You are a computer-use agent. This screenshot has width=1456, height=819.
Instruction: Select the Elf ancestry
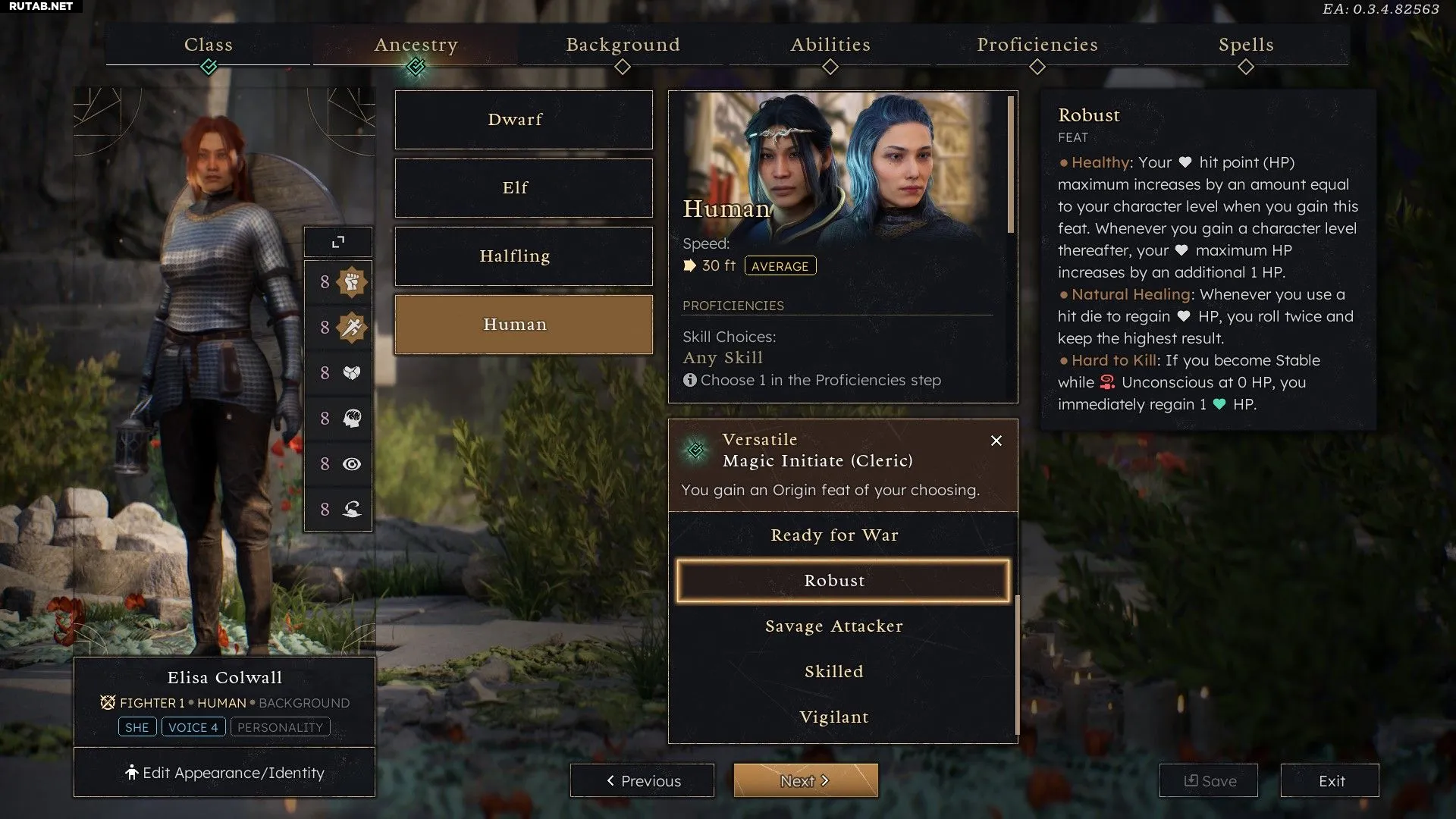(523, 188)
